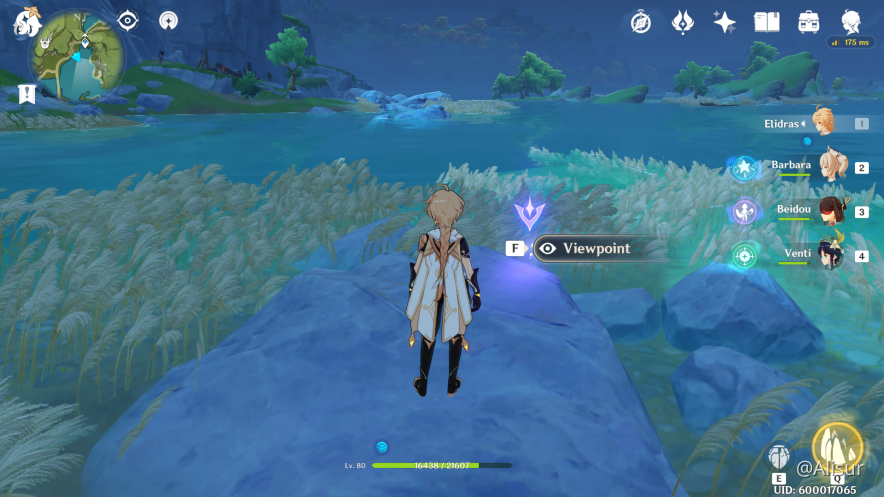The width and height of the screenshot is (884, 497).
Task: Open the Battle Pass winged emblem icon
Action: [683, 22]
